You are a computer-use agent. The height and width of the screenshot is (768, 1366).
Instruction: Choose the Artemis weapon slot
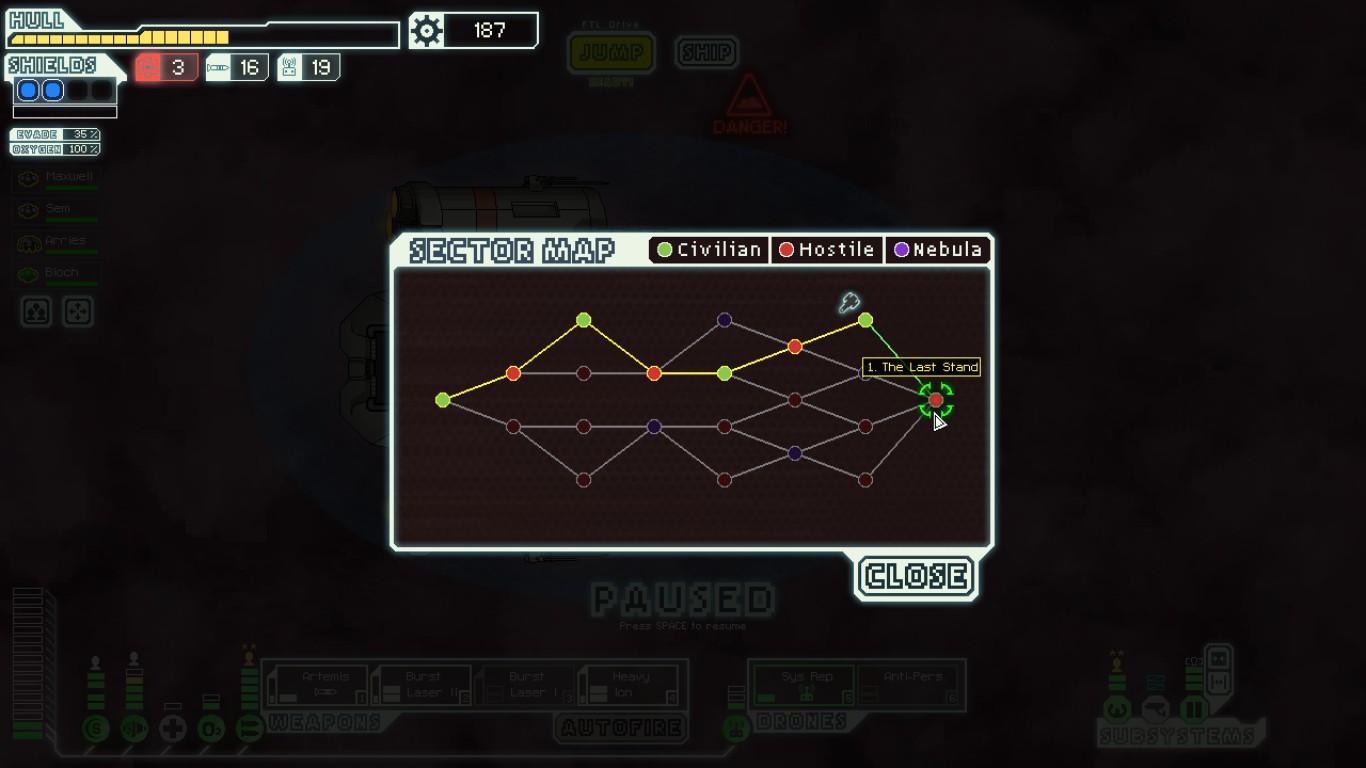pyautogui.click(x=320, y=685)
